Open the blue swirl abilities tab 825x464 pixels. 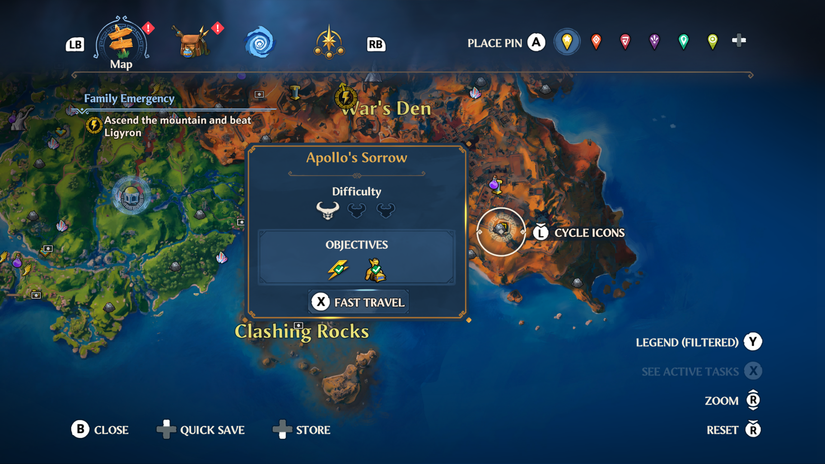260,43
